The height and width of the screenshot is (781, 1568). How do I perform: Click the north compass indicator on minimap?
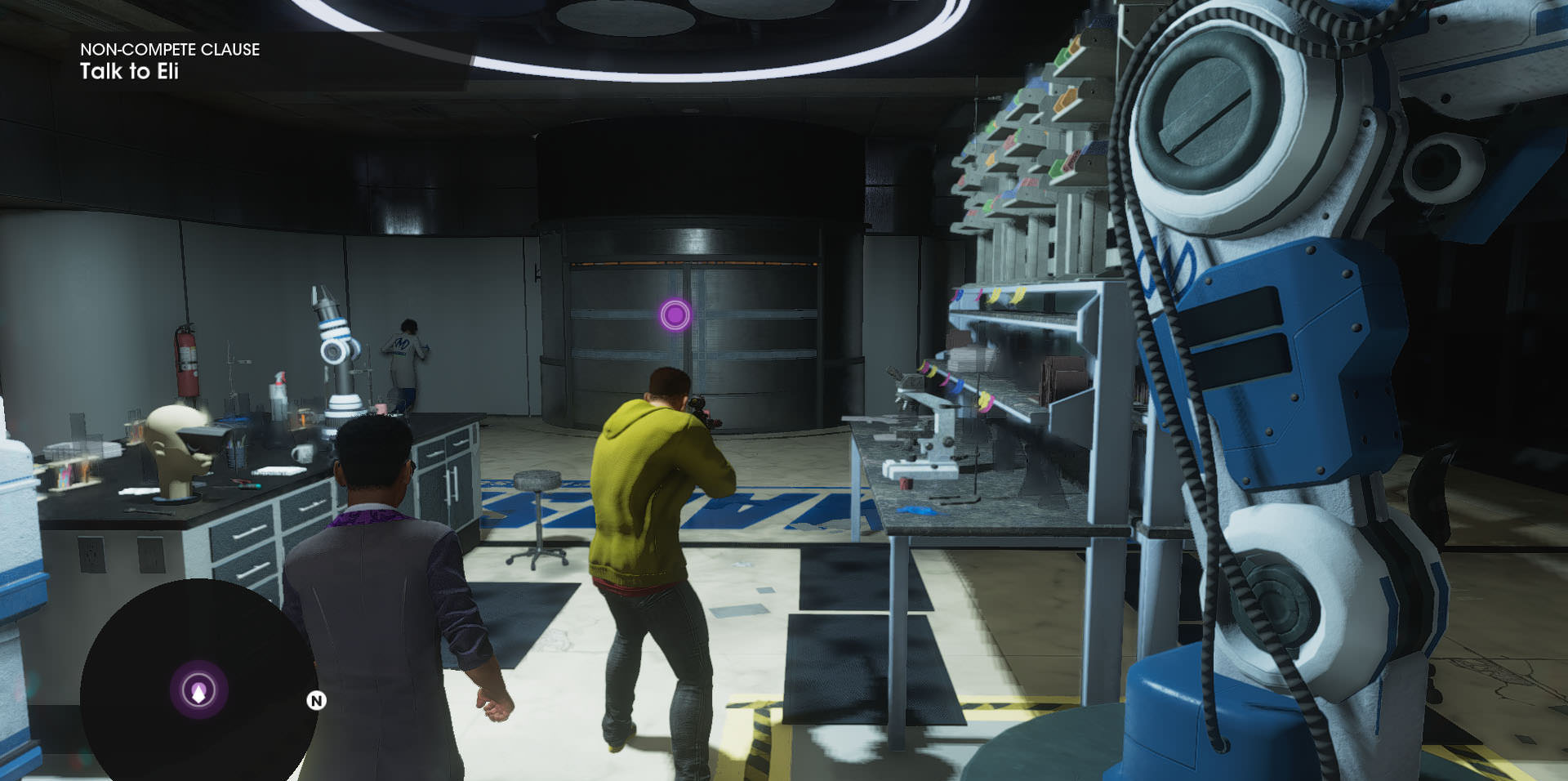click(x=316, y=700)
